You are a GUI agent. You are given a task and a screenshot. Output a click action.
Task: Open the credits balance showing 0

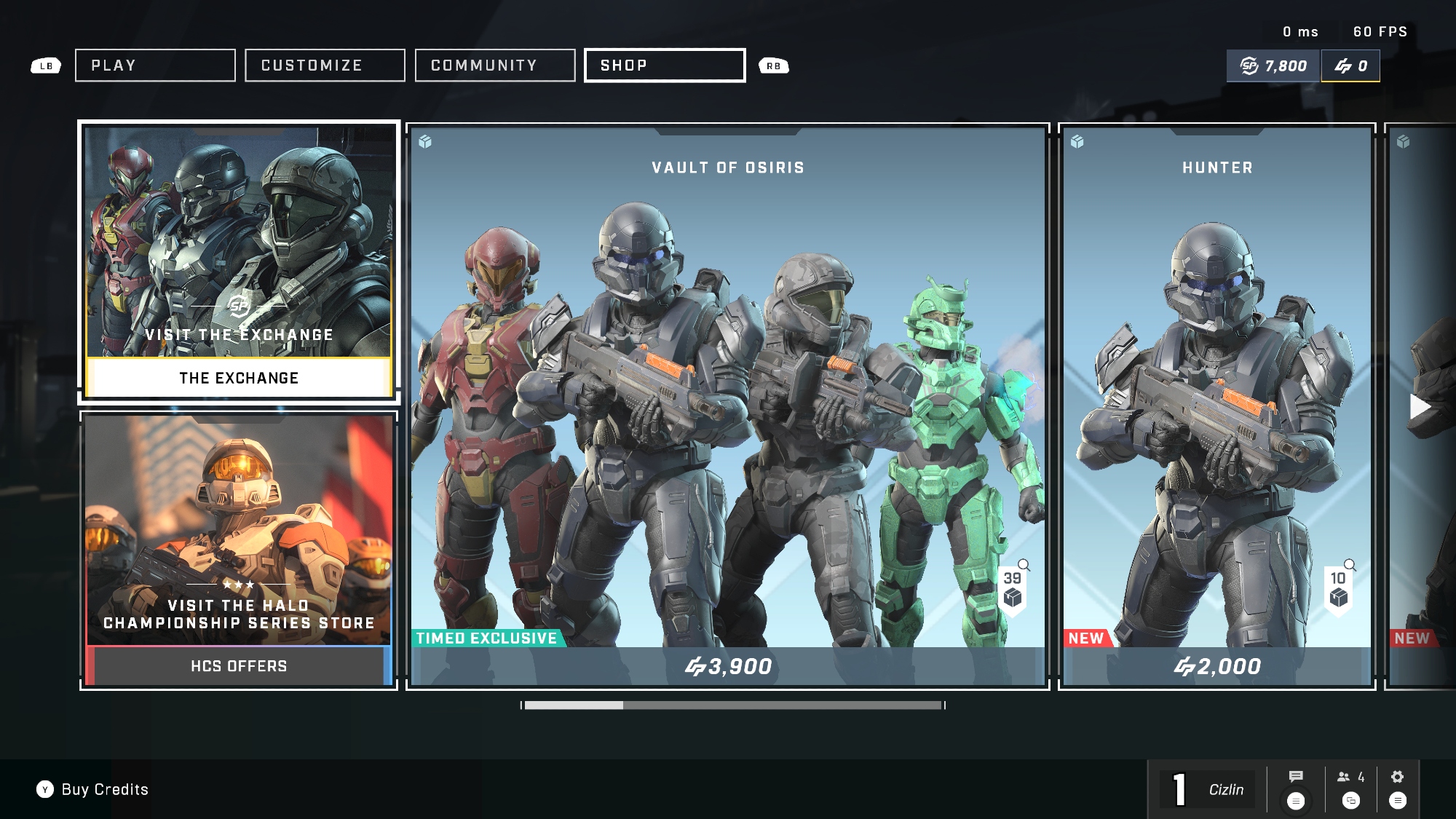click(x=1350, y=66)
